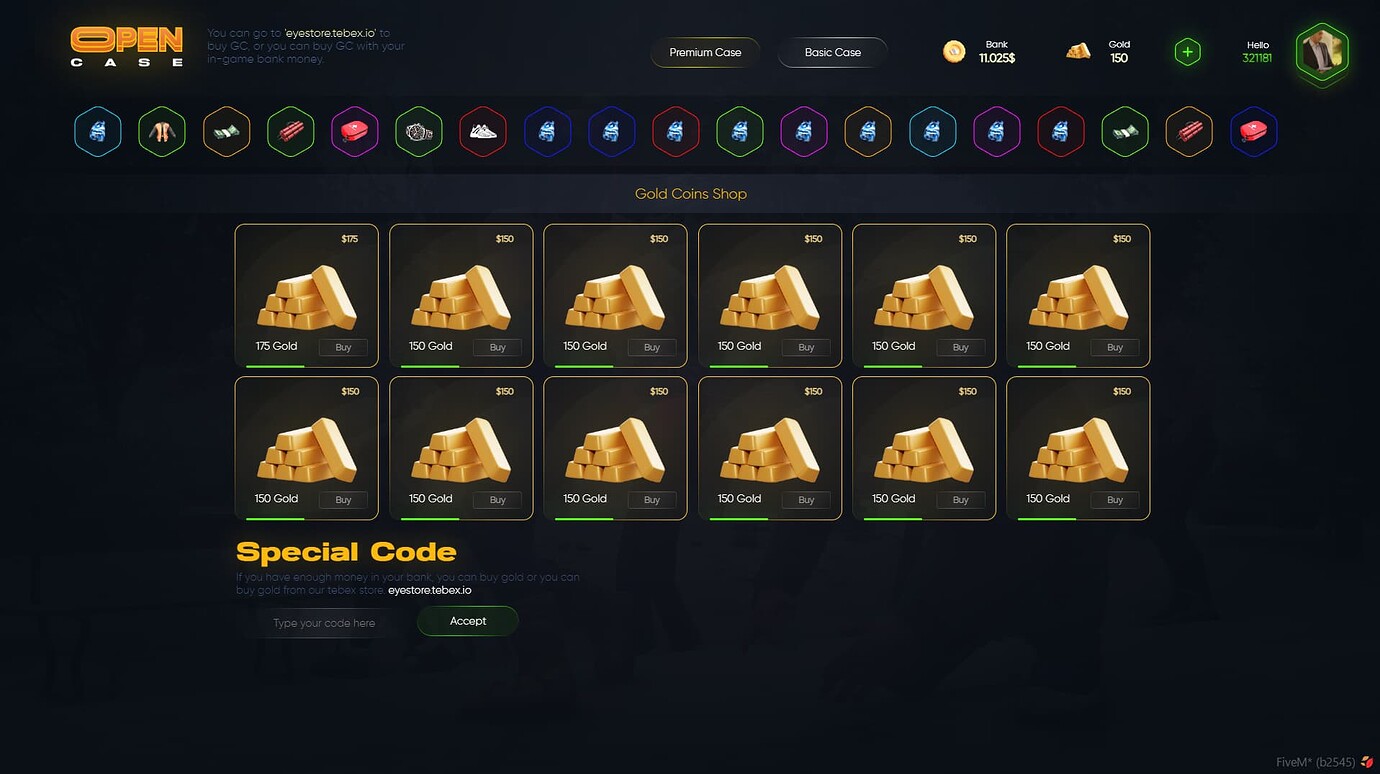Image resolution: width=1380 pixels, height=774 pixels.
Task: Click the green plus icon for adding funds
Action: pyautogui.click(x=1186, y=51)
